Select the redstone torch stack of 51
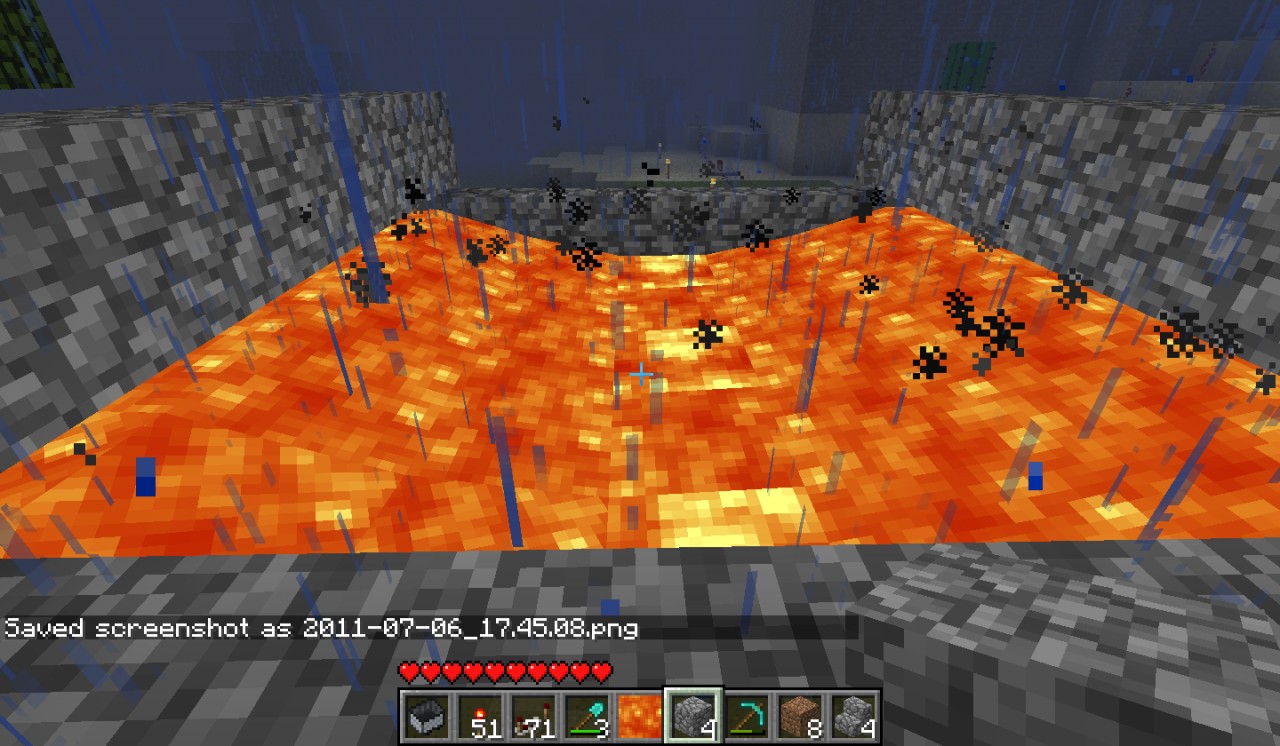Image resolution: width=1280 pixels, height=746 pixels. tap(479, 716)
